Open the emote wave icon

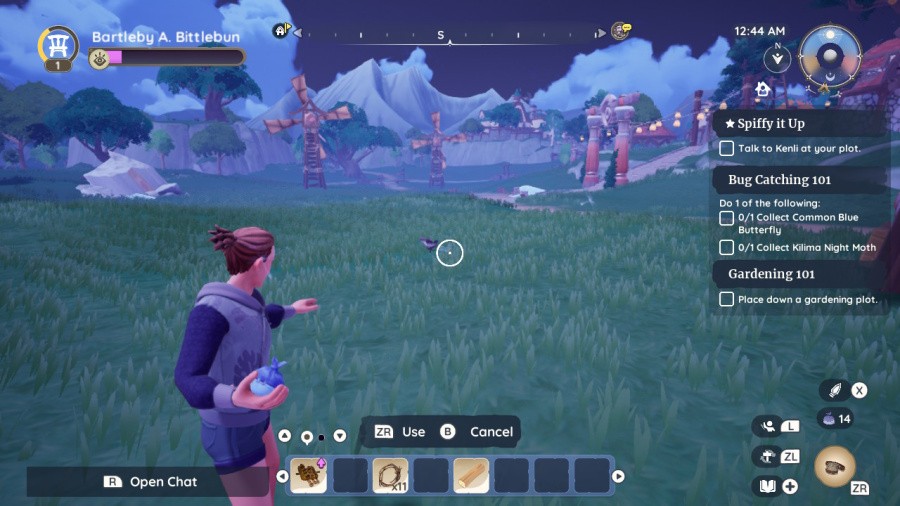(768, 426)
